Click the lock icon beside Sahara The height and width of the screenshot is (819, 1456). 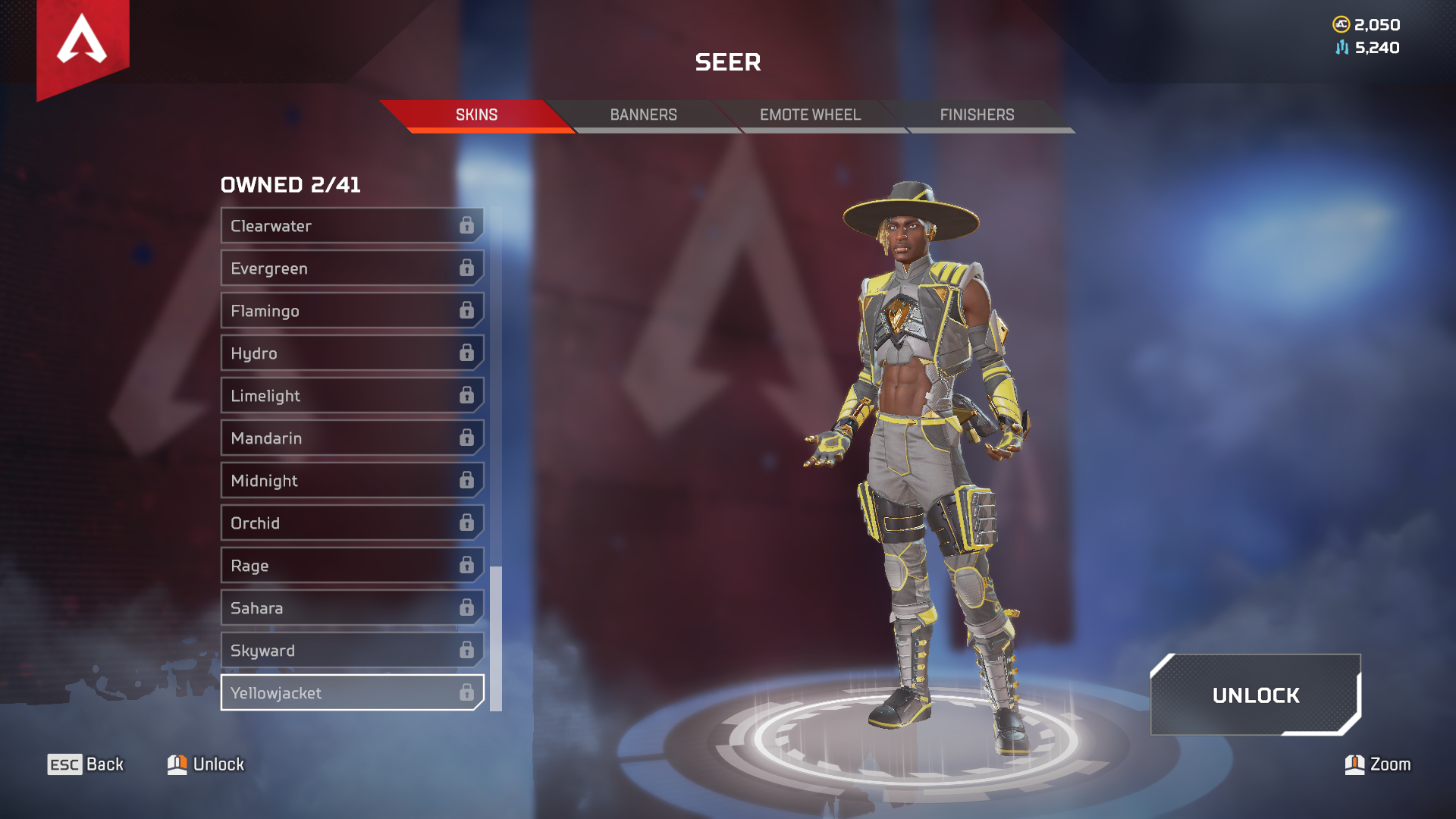466,607
